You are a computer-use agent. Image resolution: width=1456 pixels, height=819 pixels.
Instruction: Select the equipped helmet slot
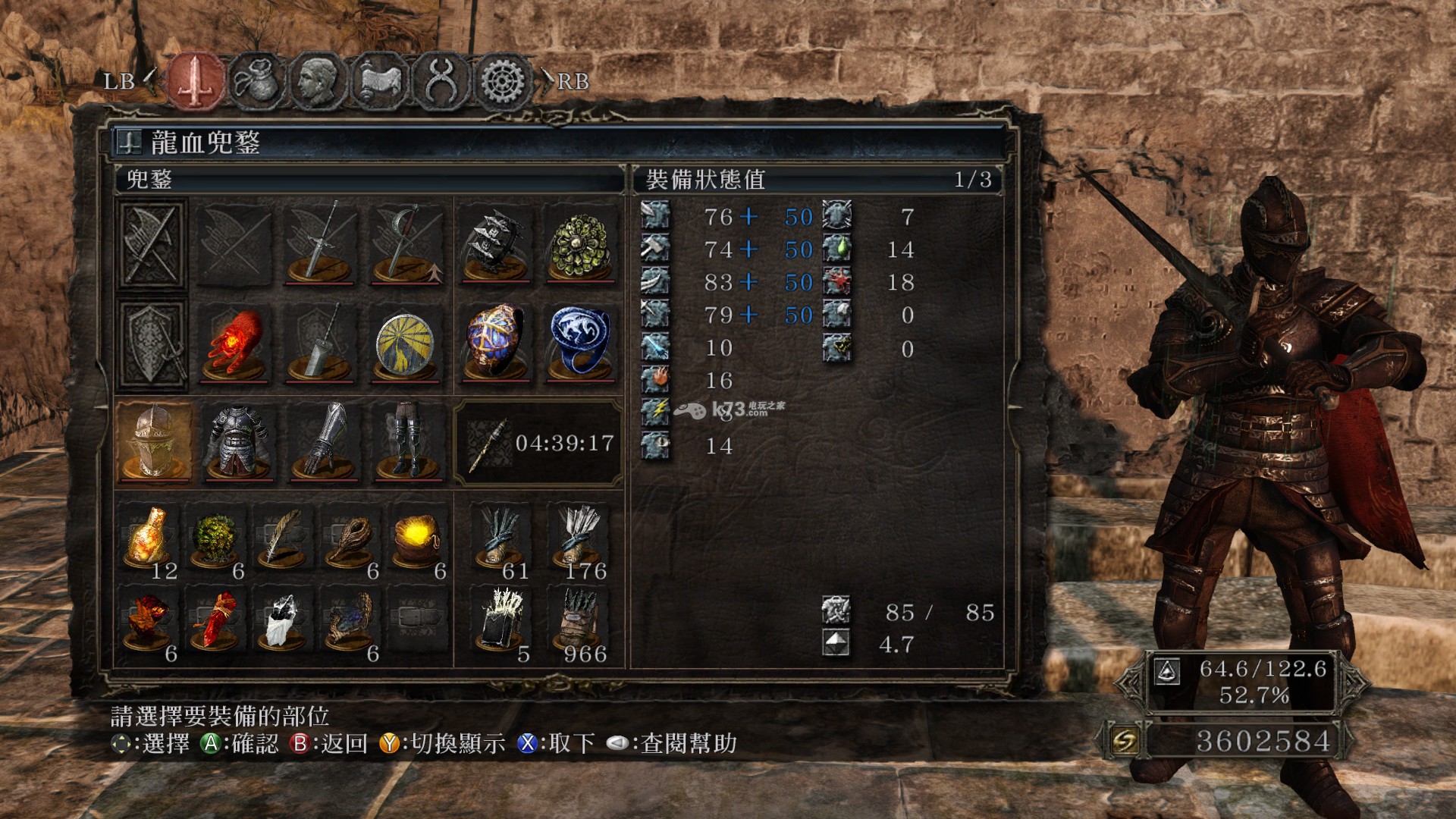[154, 441]
